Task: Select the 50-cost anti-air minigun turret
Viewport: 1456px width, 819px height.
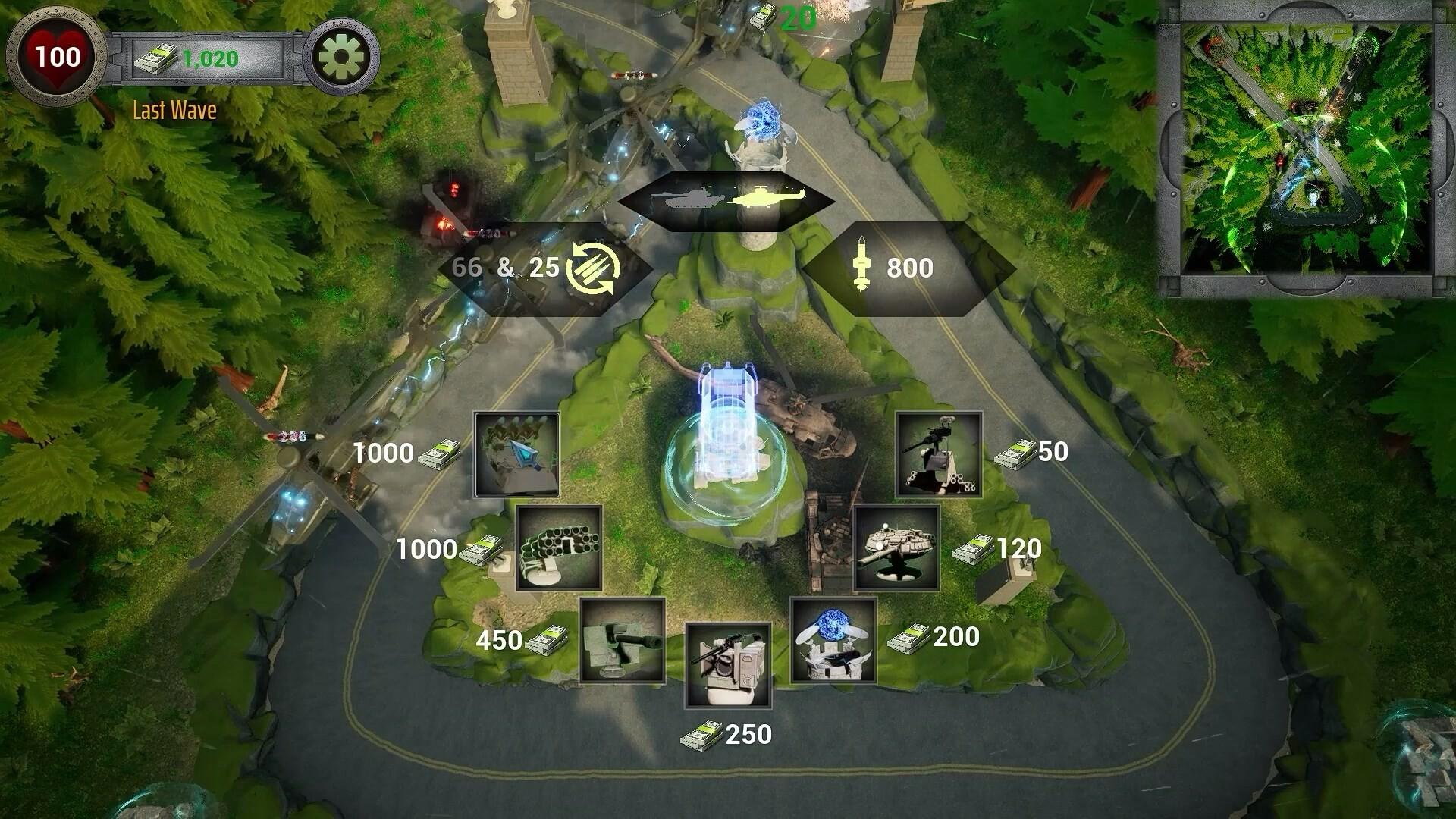Action: [938, 453]
